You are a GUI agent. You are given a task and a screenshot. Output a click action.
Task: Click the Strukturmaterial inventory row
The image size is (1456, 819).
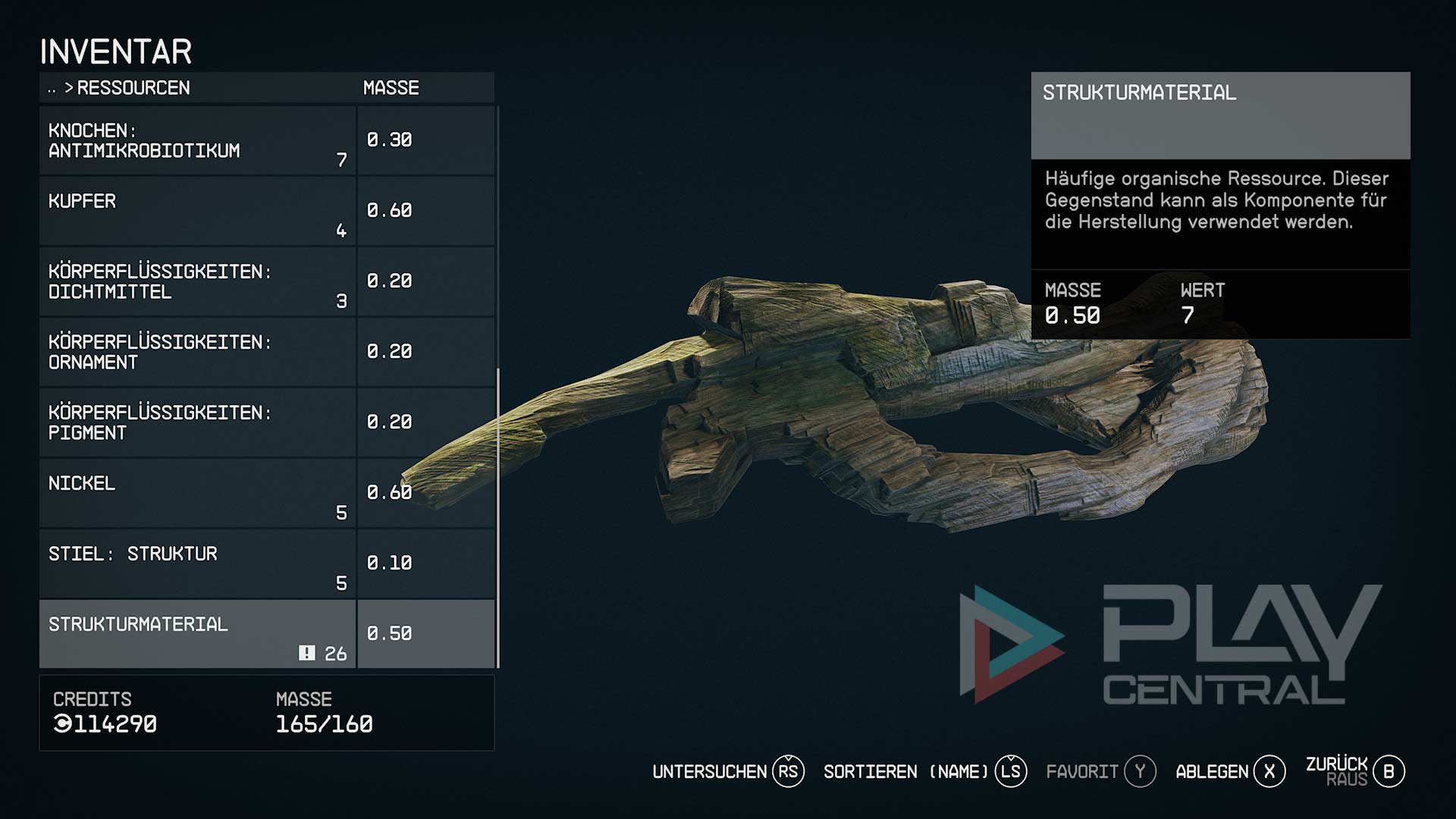[197, 635]
